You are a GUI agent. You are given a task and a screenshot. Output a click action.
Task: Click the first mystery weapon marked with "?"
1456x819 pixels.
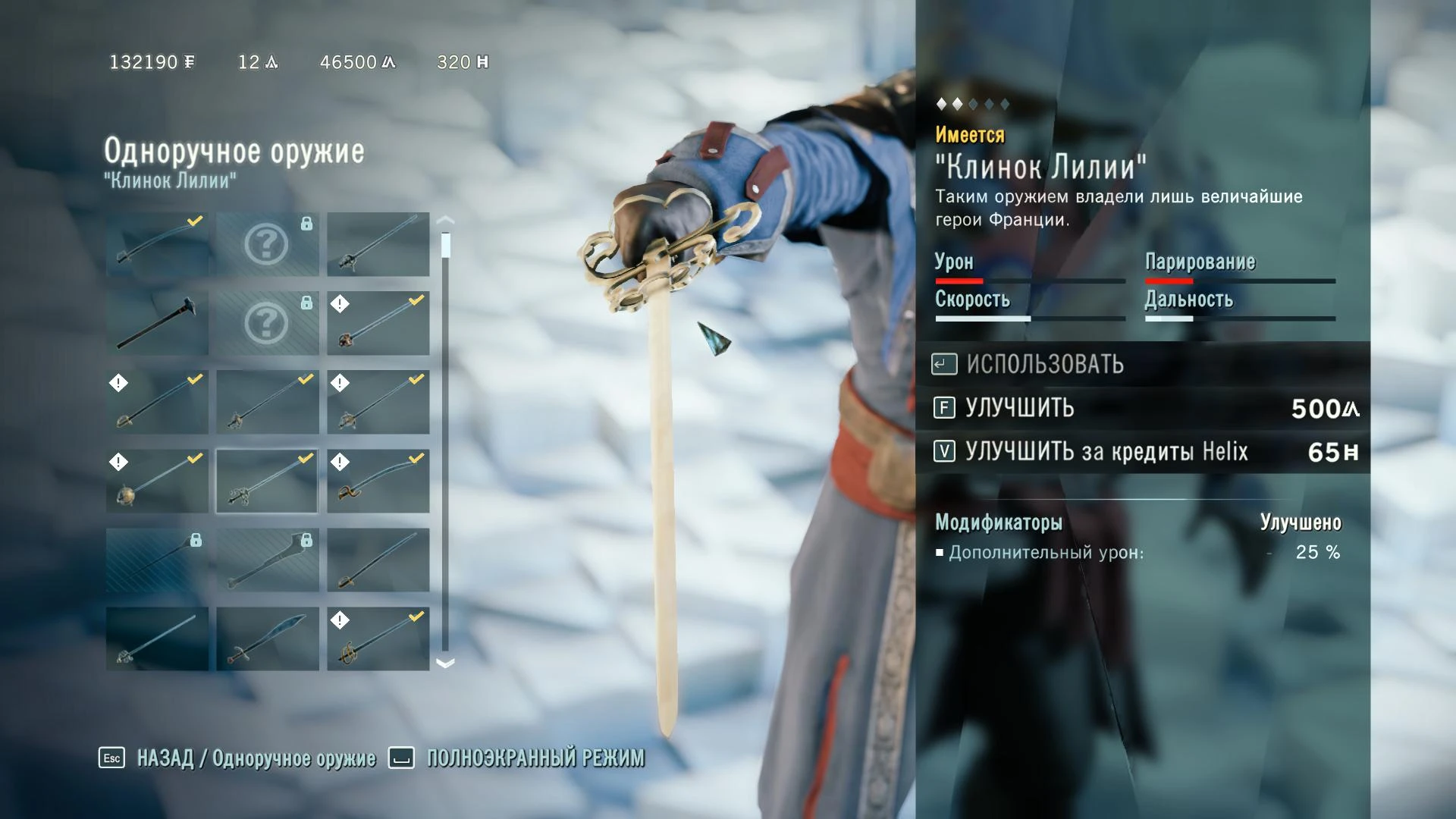[x=267, y=243]
